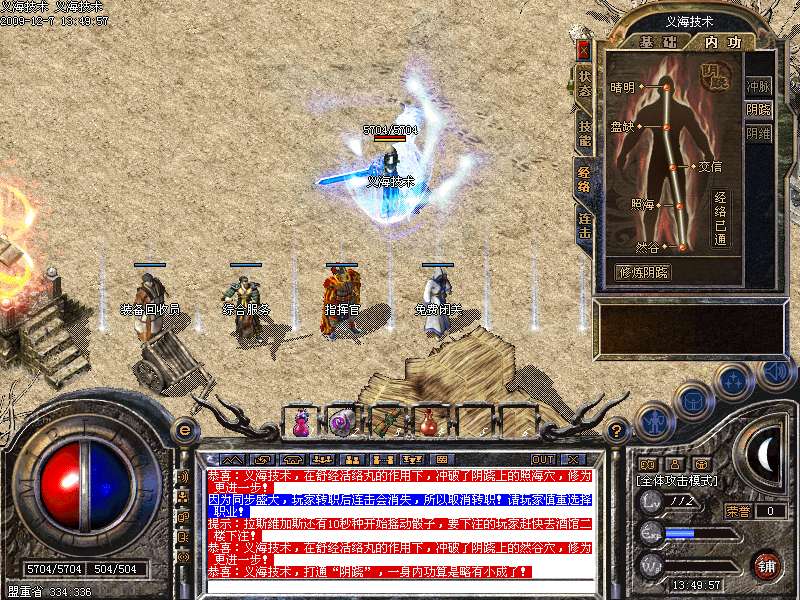Image resolution: width=800 pixels, height=600 pixels.
Task: Click the 修炼阴跷 button
Action: pos(642,271)
